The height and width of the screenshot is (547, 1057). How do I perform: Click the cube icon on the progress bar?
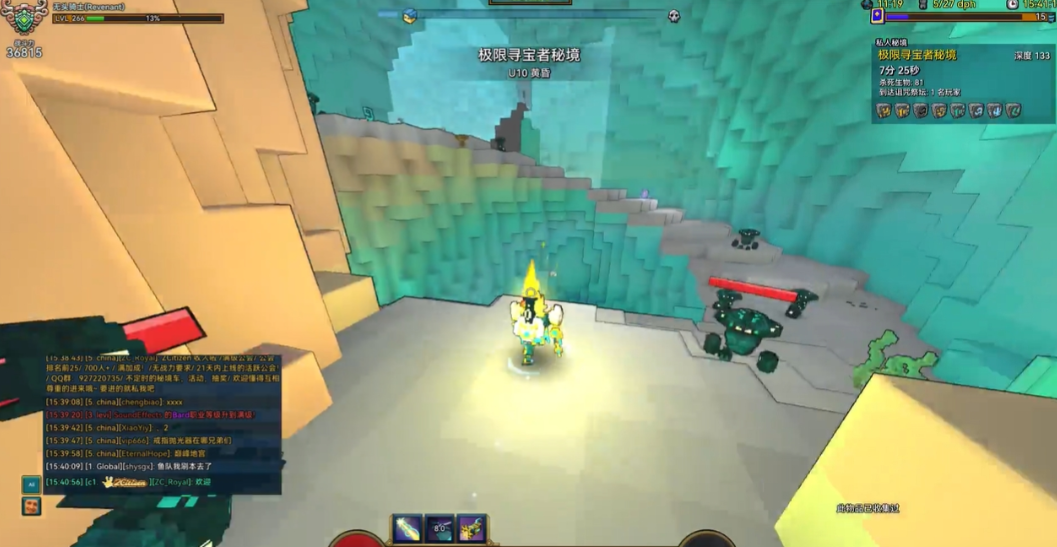(410, 16)
